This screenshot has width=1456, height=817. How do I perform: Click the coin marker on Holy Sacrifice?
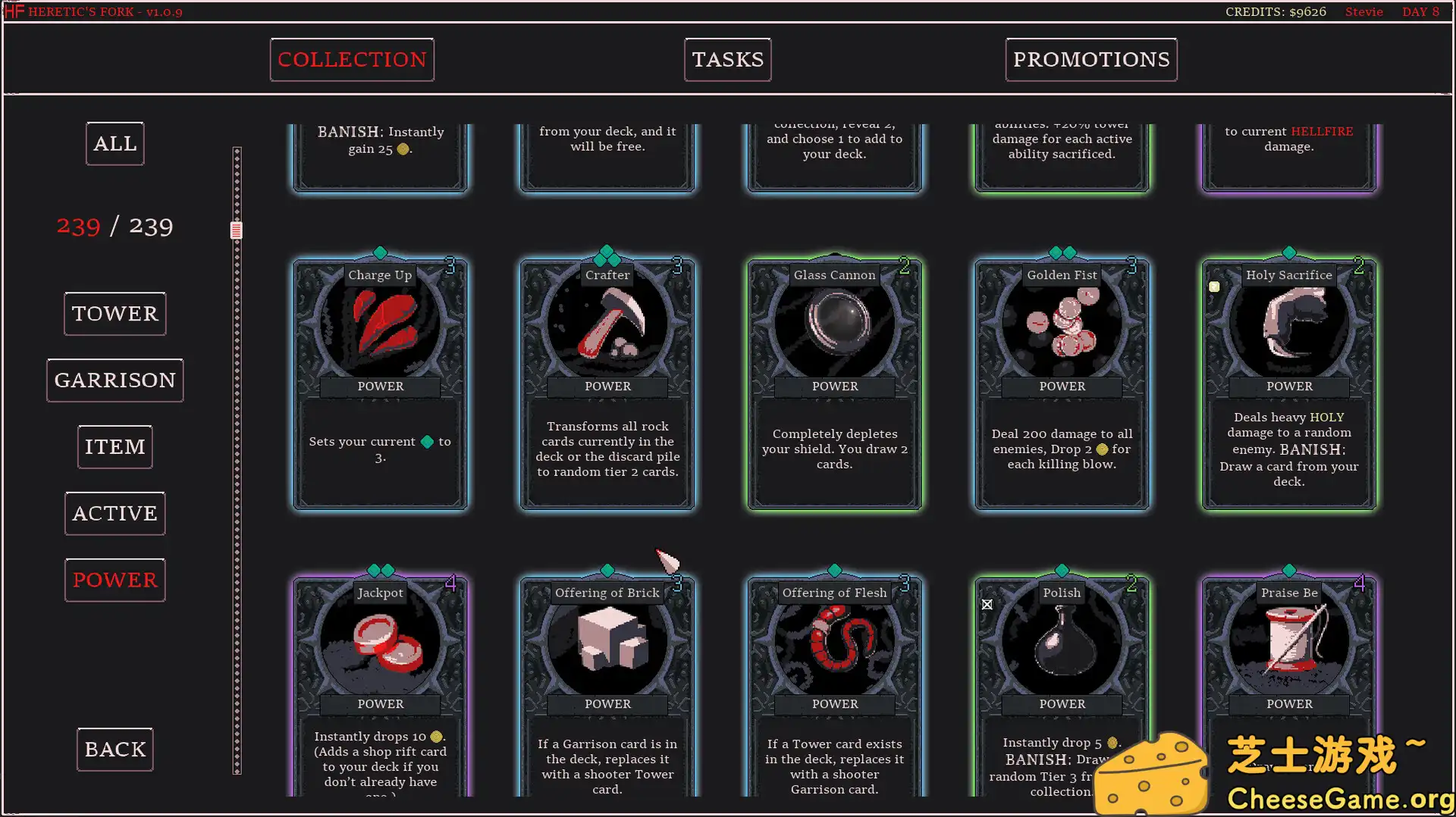coord(1214,286)
